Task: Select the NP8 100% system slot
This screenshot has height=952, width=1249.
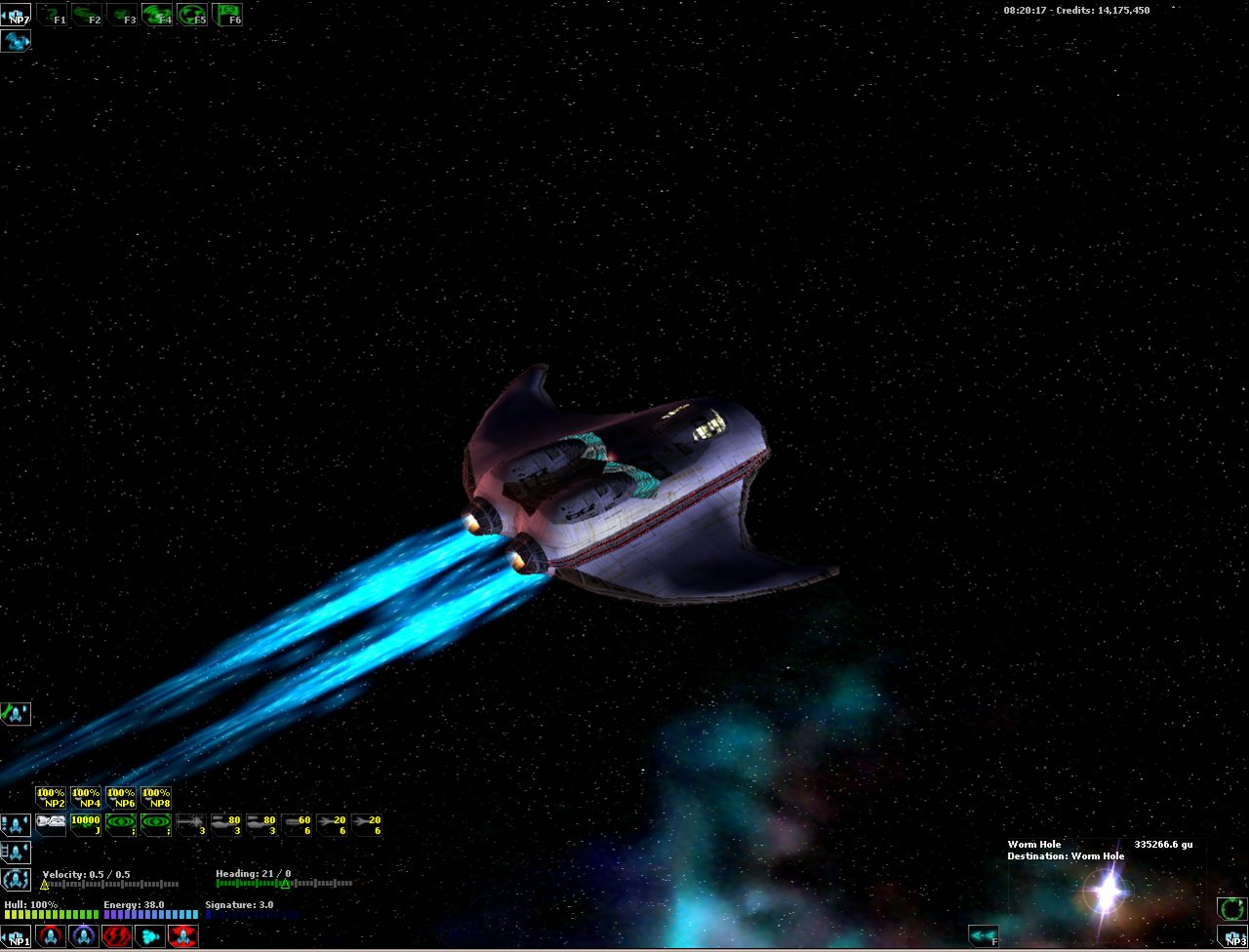Action: point(156,798)
